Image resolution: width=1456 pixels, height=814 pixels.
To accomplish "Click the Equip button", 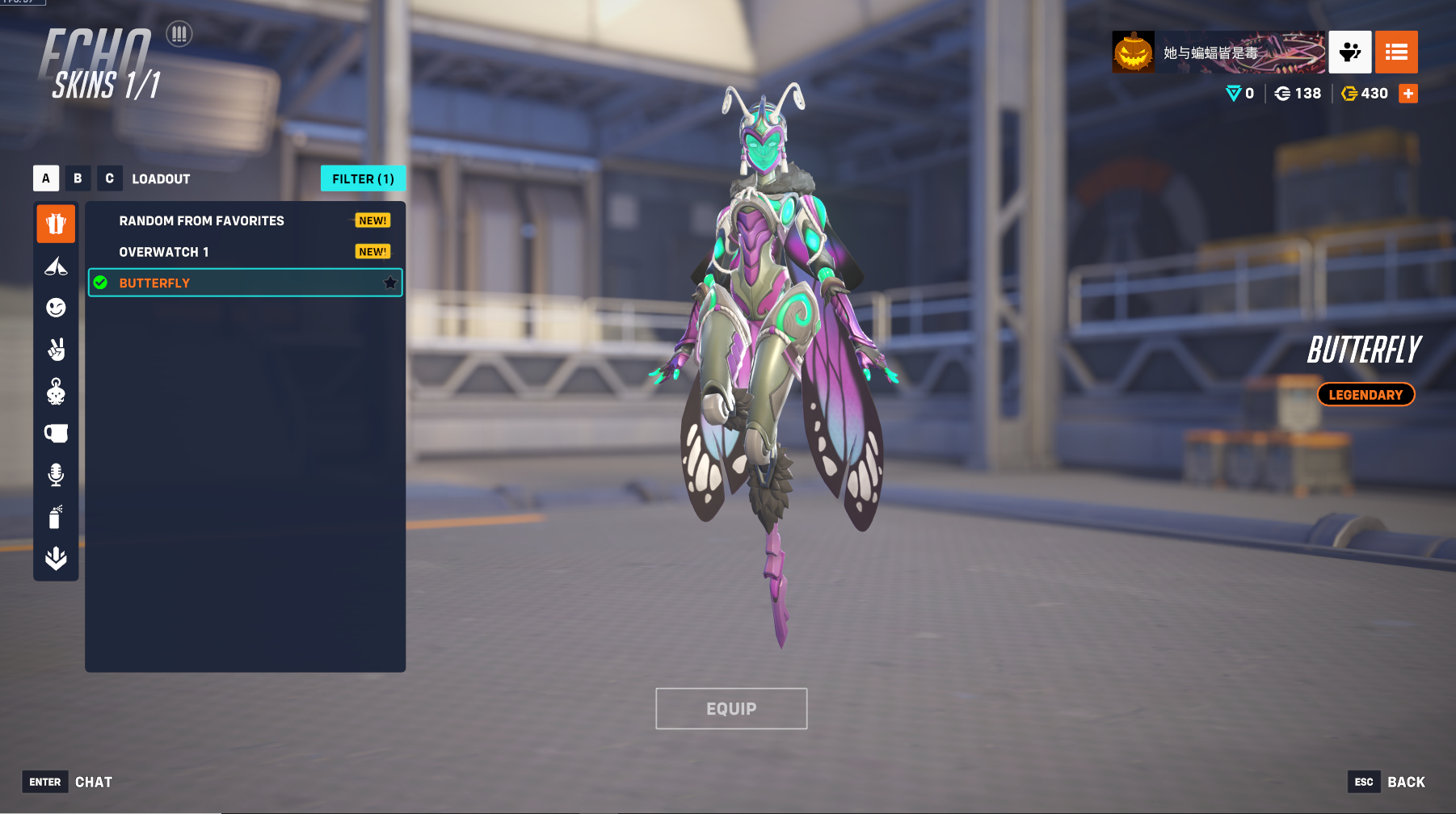I will (x=731, y=708).
